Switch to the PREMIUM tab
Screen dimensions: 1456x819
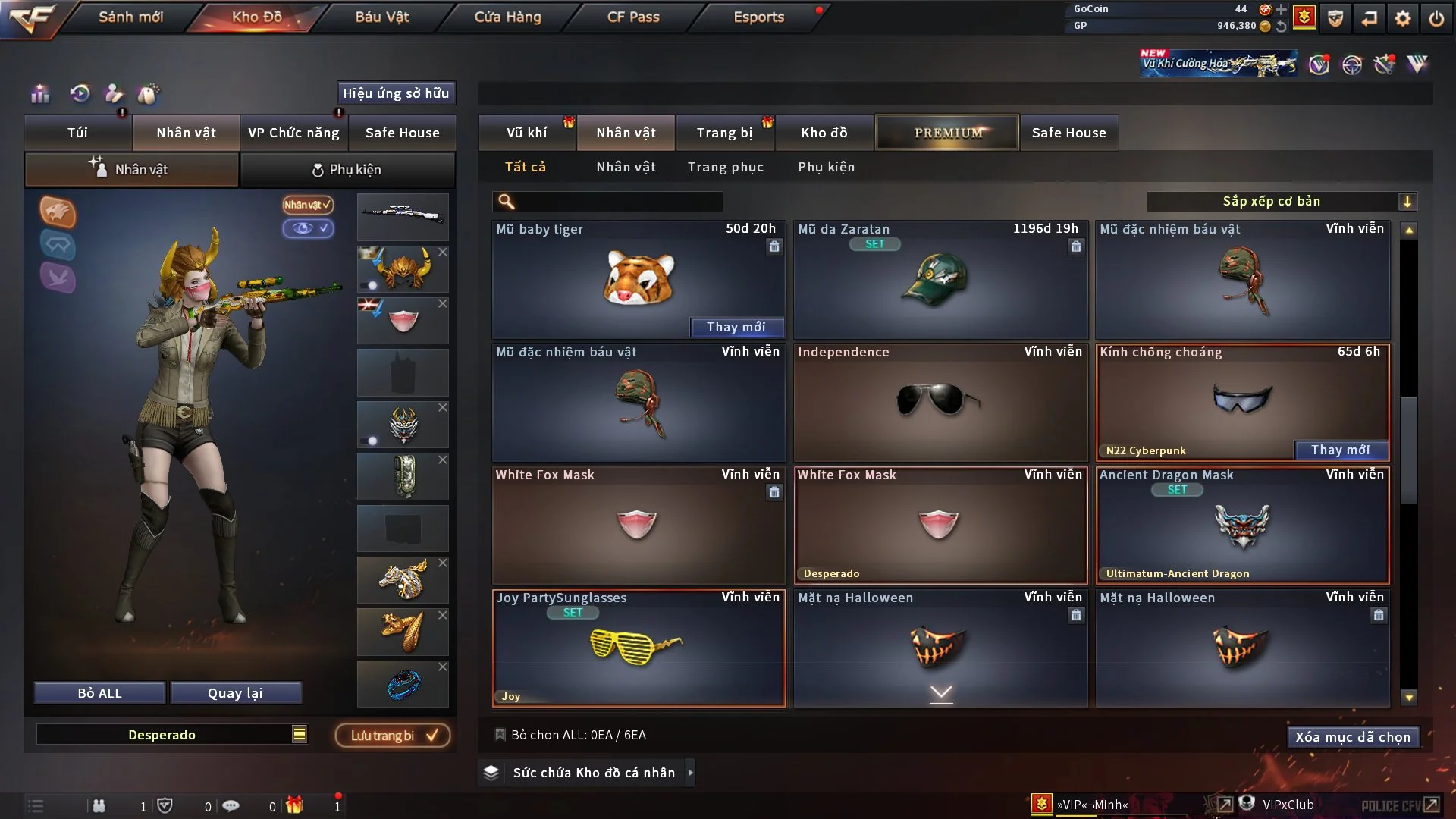947,133
